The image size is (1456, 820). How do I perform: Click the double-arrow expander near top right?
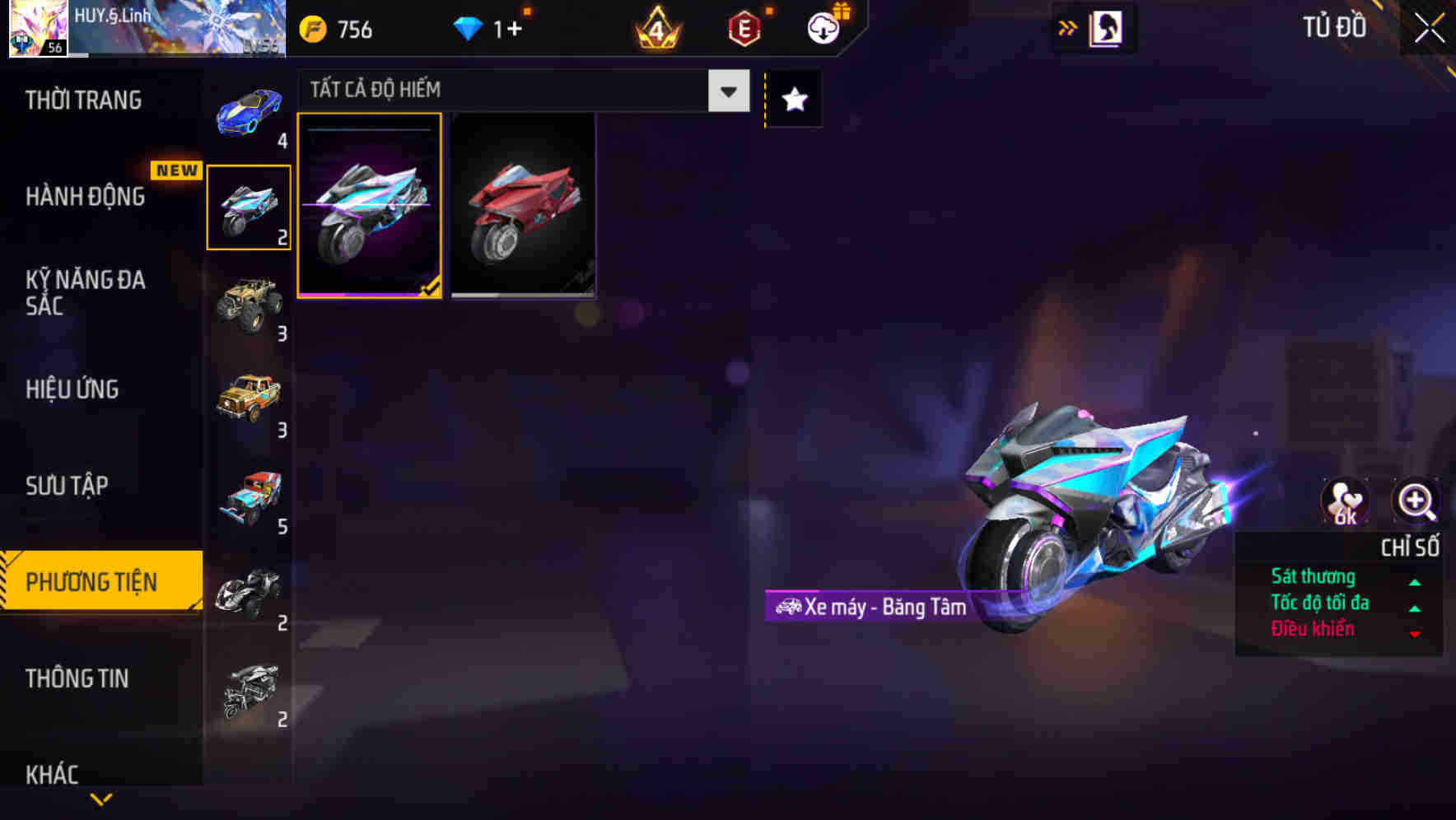pos(1066,27)
